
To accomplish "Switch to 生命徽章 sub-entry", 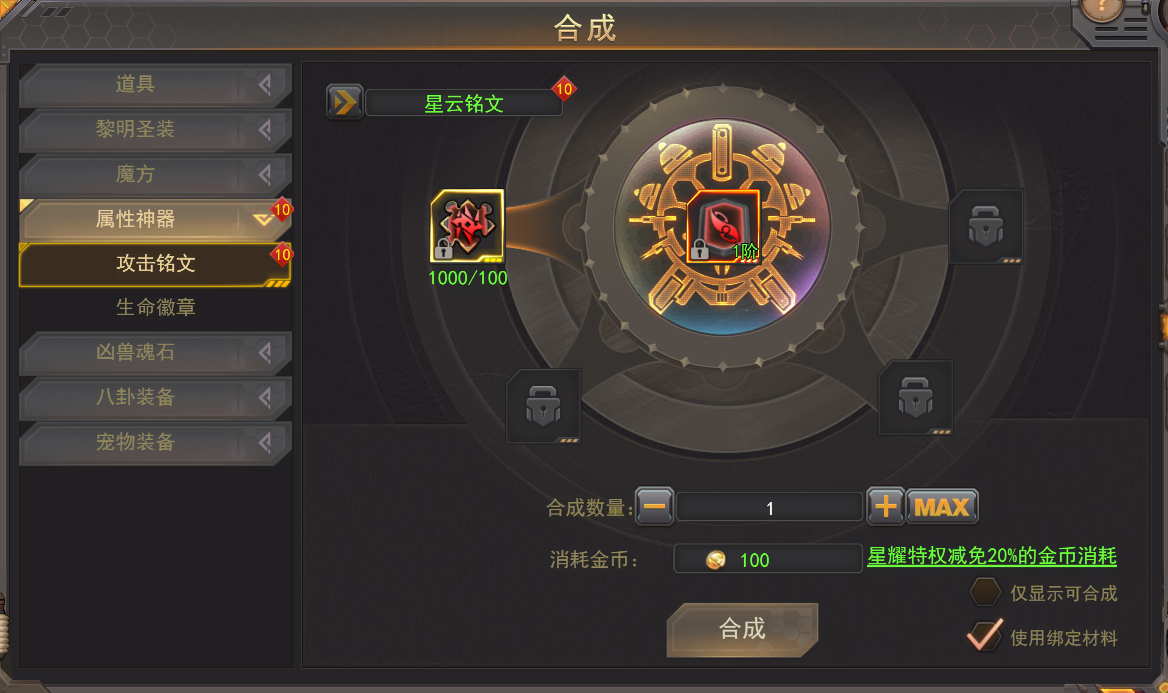I will [x=155, y=308].
